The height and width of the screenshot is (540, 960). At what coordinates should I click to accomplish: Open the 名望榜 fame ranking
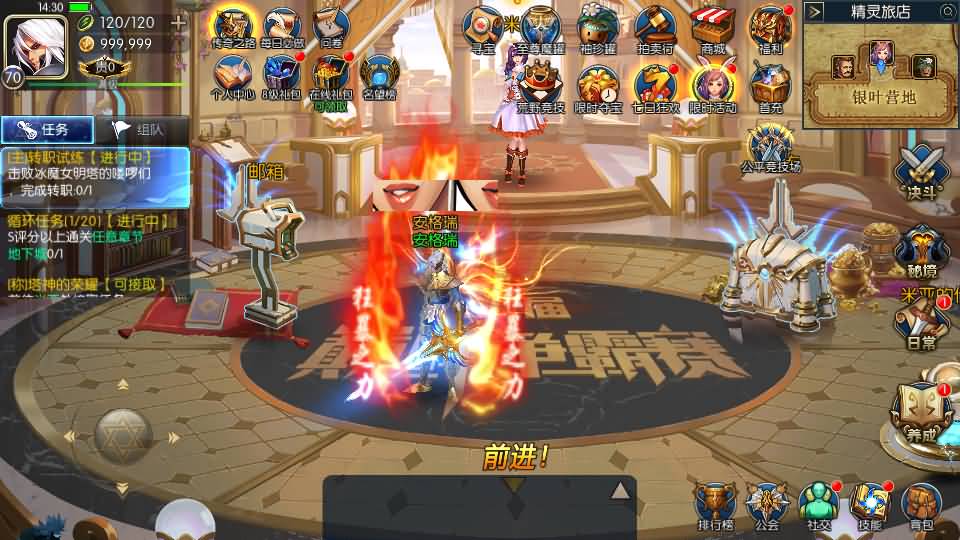[380, 77]
